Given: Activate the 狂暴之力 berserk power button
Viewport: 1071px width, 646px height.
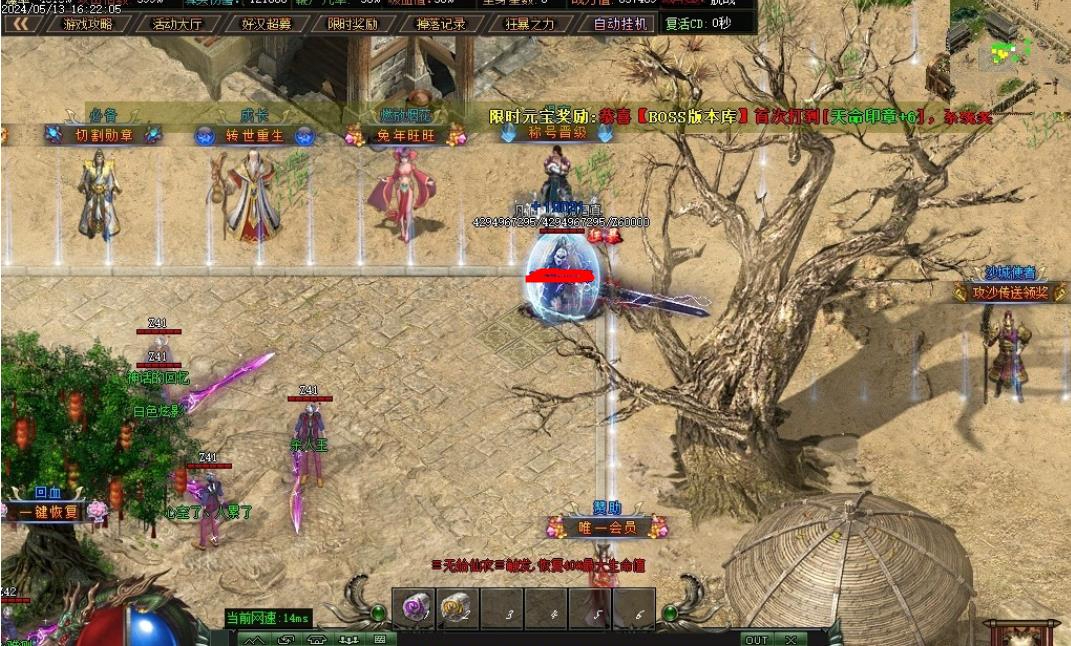Looking at the screenshot, I should (529, 24).
